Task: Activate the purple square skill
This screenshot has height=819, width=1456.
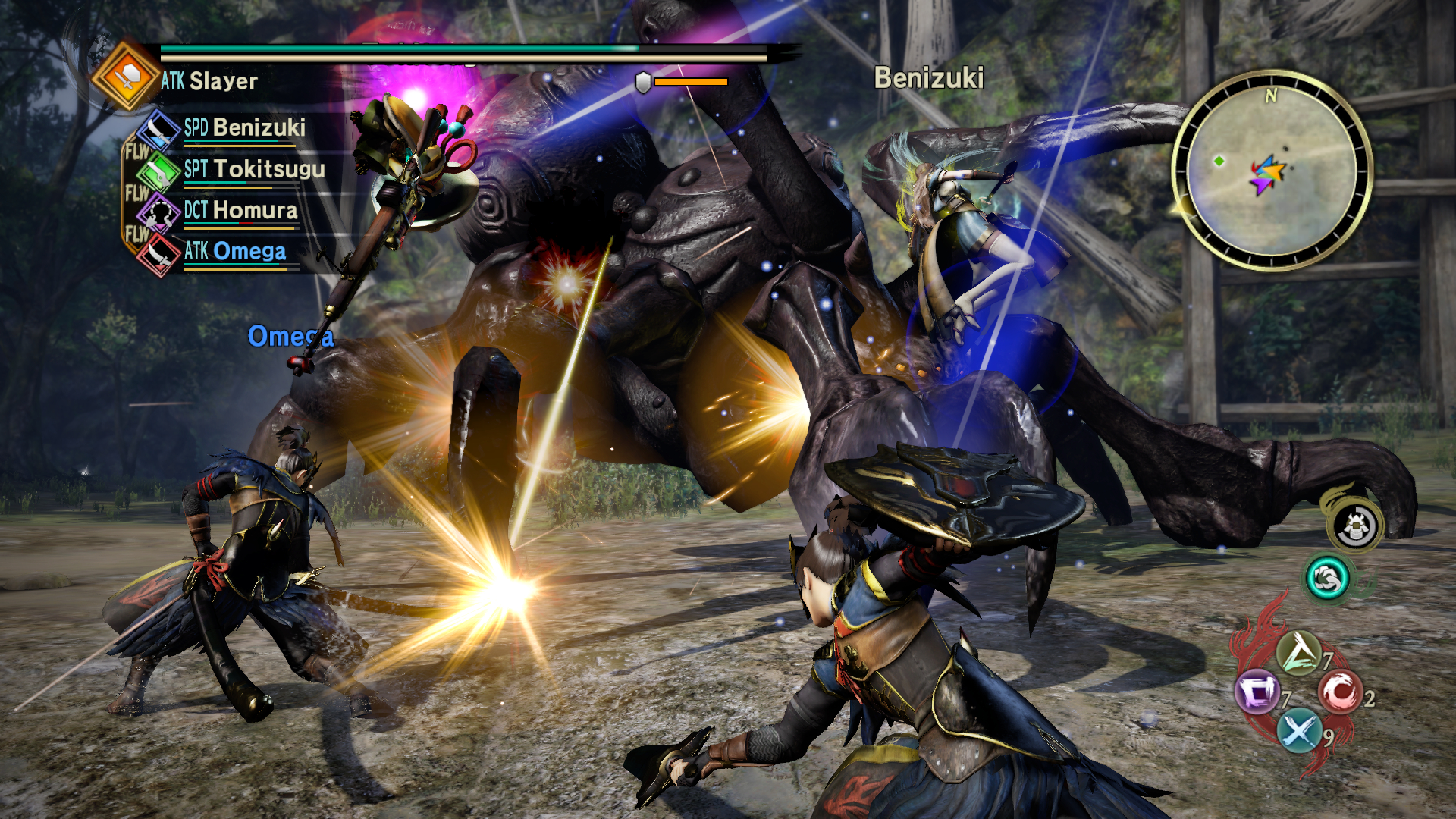Action: [x=1257, y=692]
